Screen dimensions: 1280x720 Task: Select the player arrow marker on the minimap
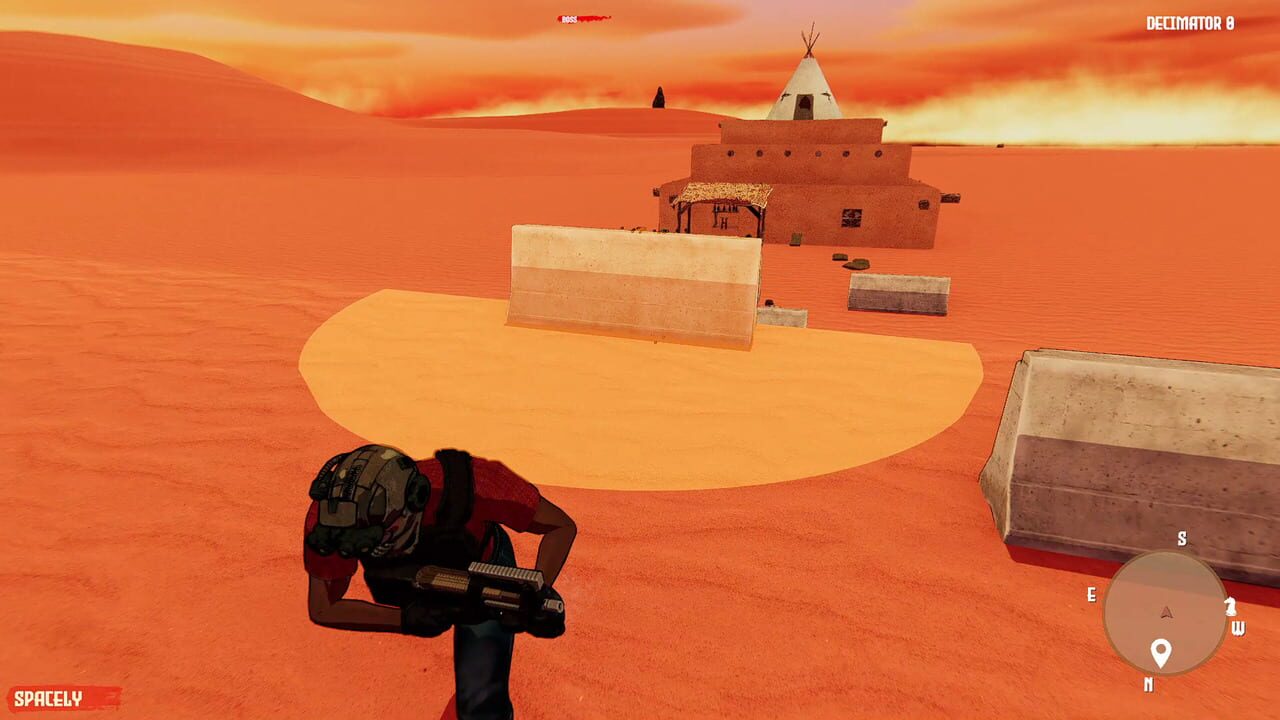1165,611
